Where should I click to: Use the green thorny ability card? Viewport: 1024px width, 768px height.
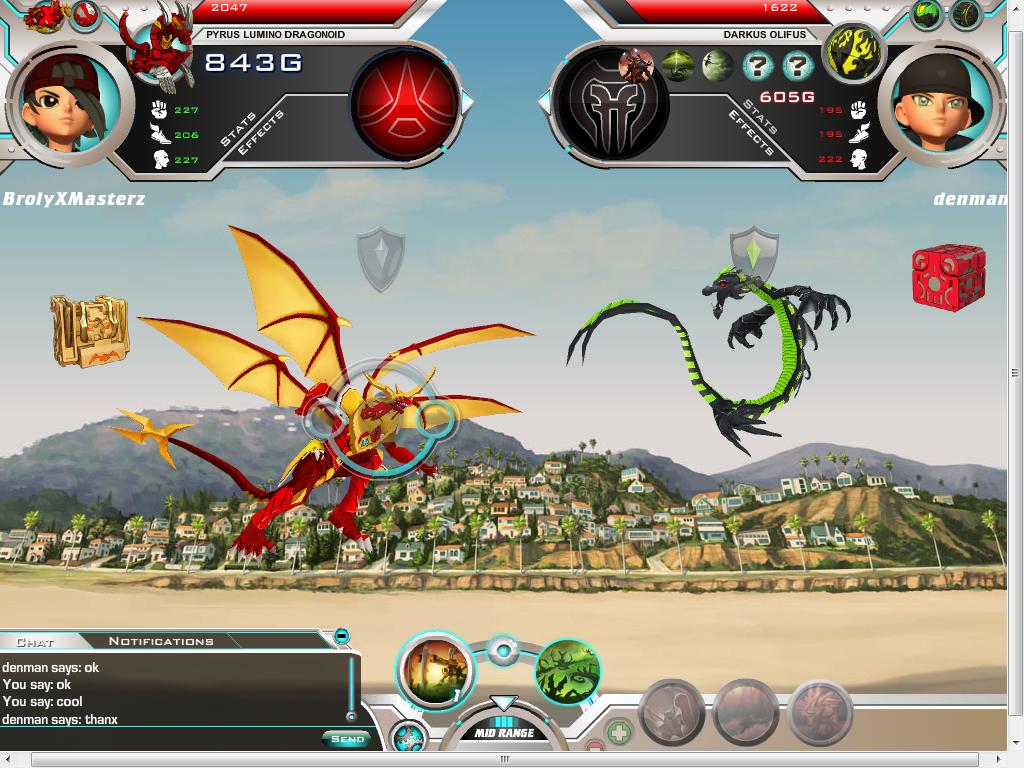click(567, 671)
